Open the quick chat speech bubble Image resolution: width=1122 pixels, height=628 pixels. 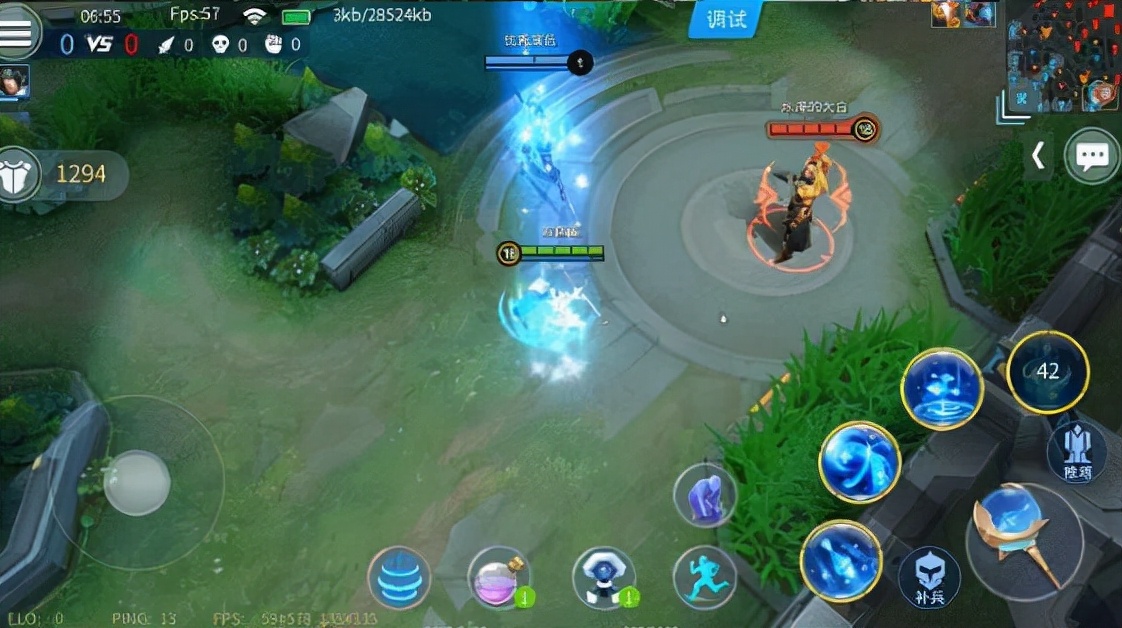[x=1091, y=156]
